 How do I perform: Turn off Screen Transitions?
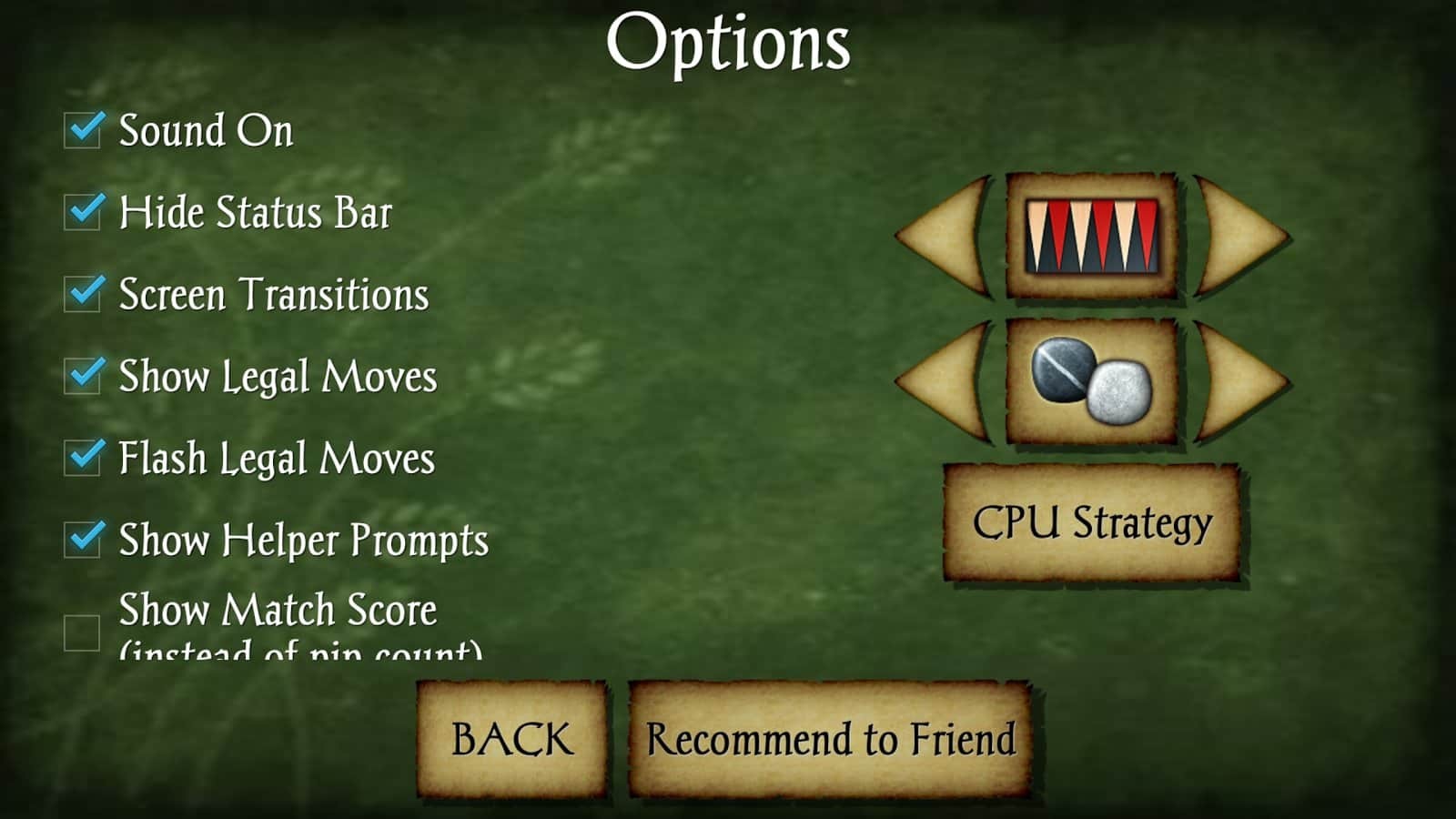pos(82,292)
